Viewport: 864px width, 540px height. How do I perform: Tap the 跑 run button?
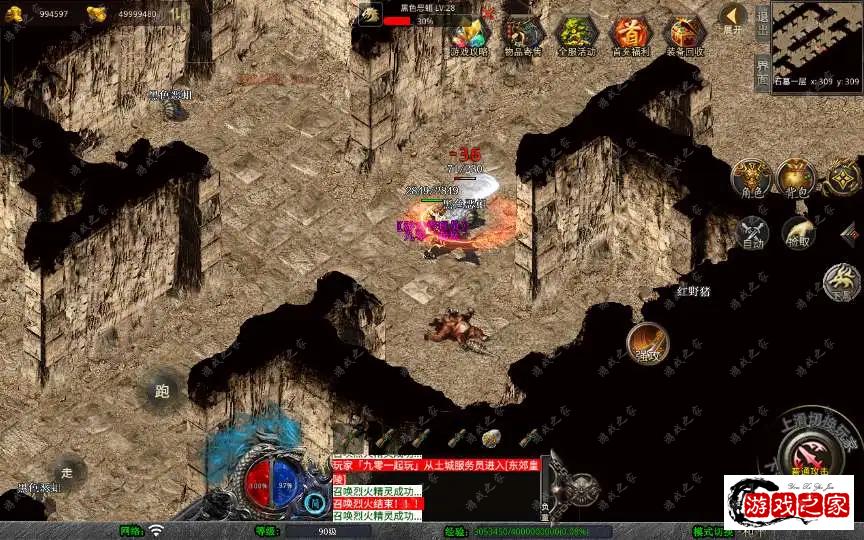pos(162,391)
